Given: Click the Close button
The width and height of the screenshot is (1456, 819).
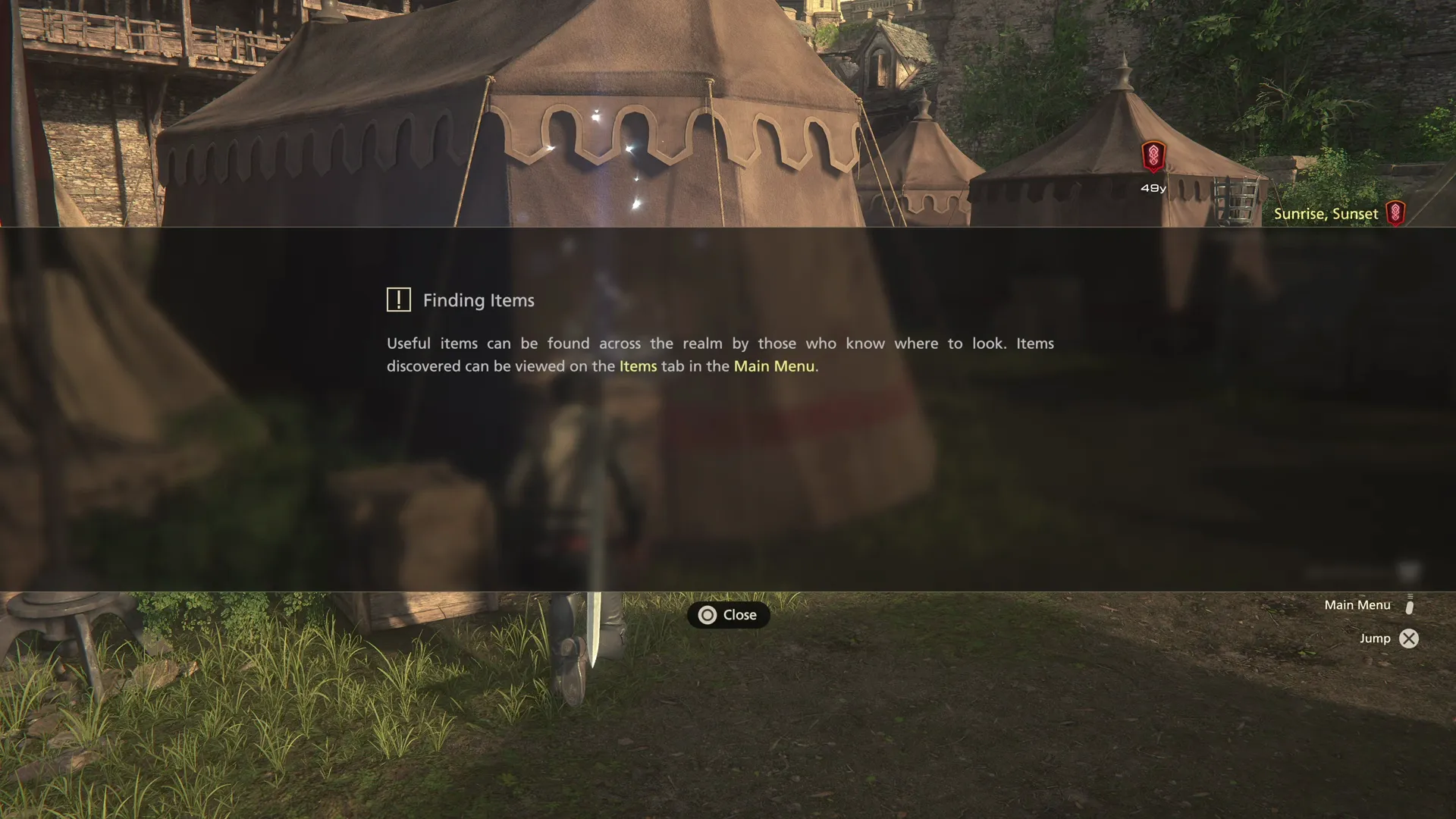Looking at the screenshot, I should [728, 615].
